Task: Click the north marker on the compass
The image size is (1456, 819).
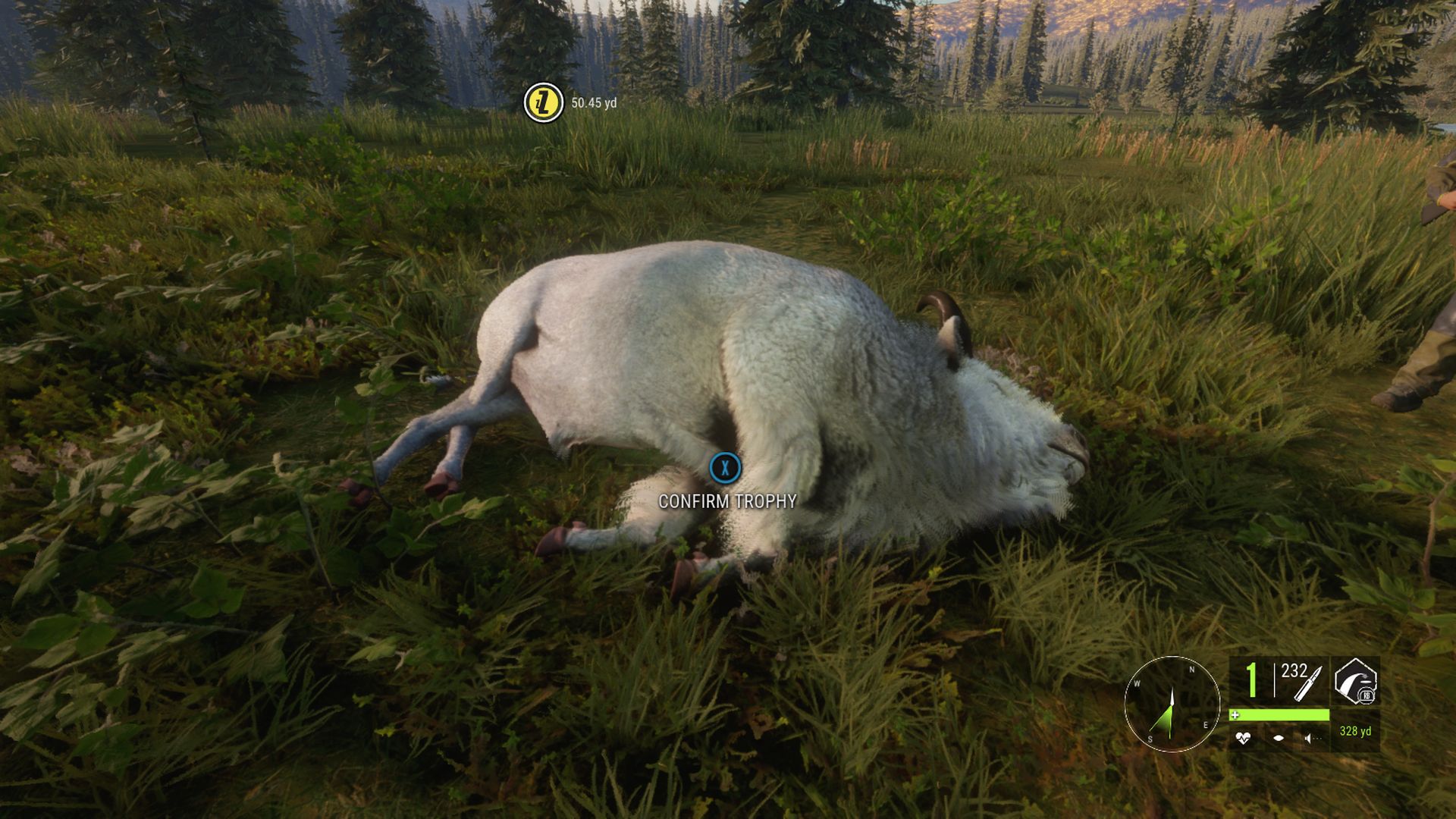Action: [x=1191, y=670]
